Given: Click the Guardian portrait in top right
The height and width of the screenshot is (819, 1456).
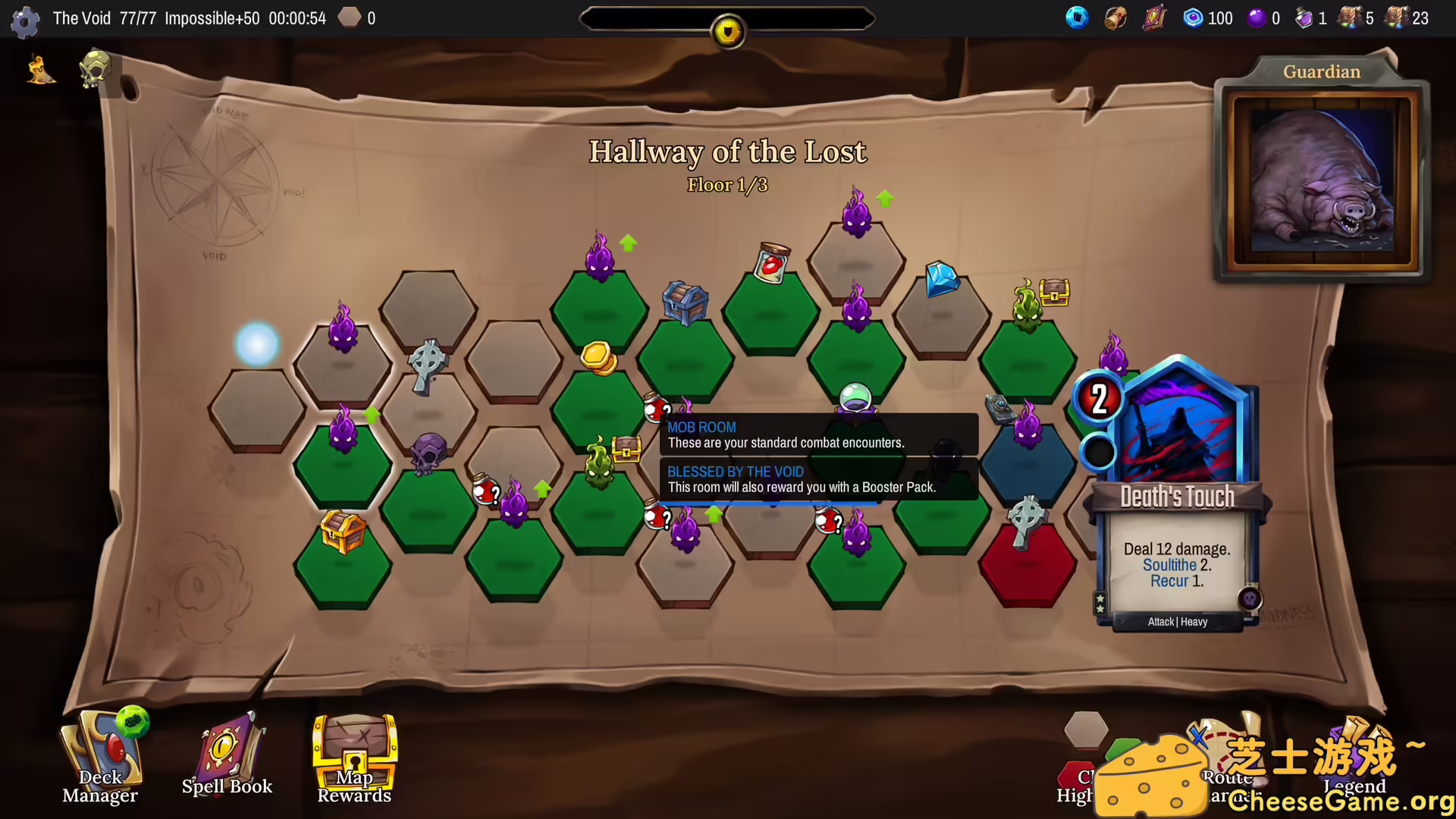Looking at the screenshot, I should [1322, 180].
